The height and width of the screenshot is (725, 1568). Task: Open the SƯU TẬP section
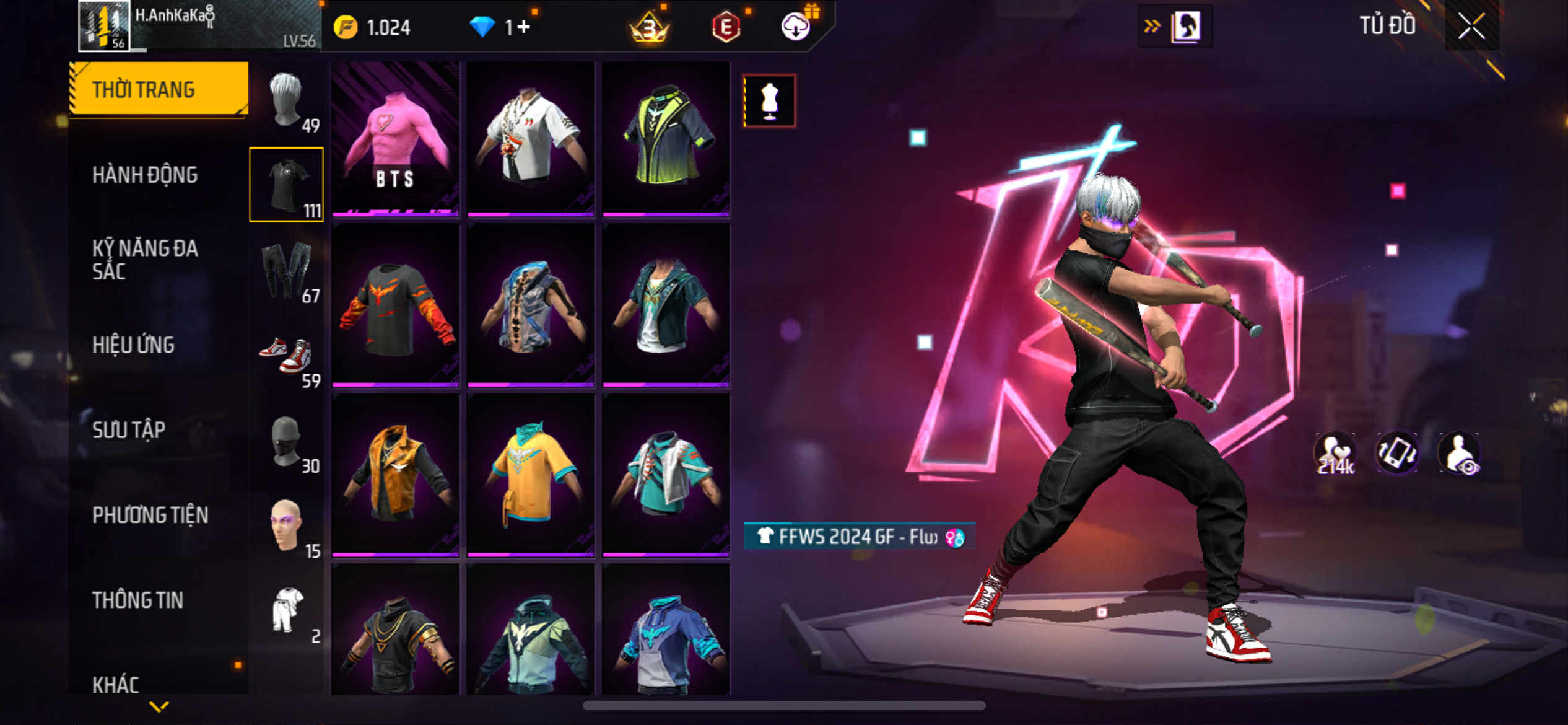[129, 430]
